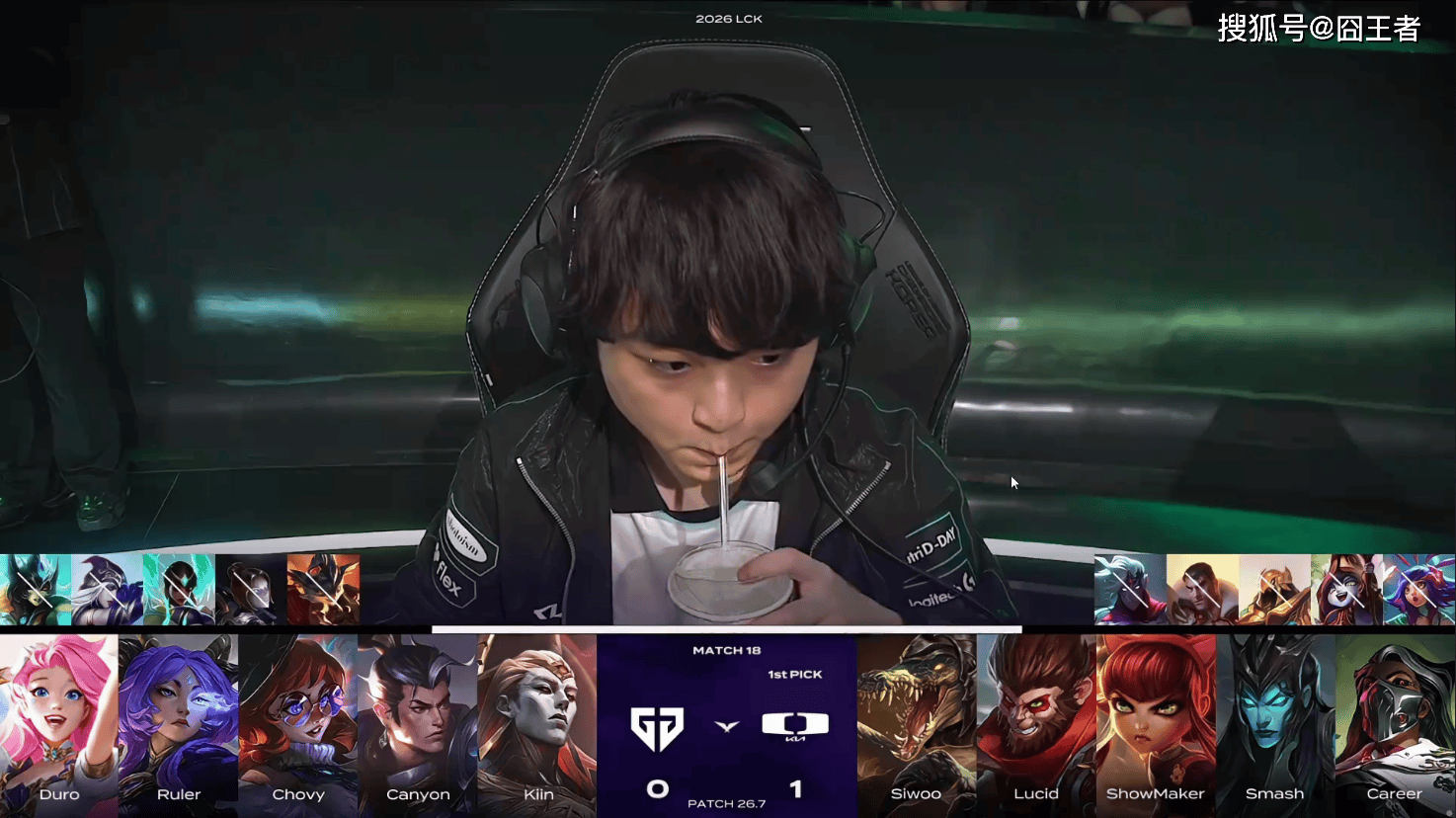Image resolution: width=1456 pixels, height=818 pixels.
Task: Select Smash's champion pick portrait
Action: (1275, 723)
